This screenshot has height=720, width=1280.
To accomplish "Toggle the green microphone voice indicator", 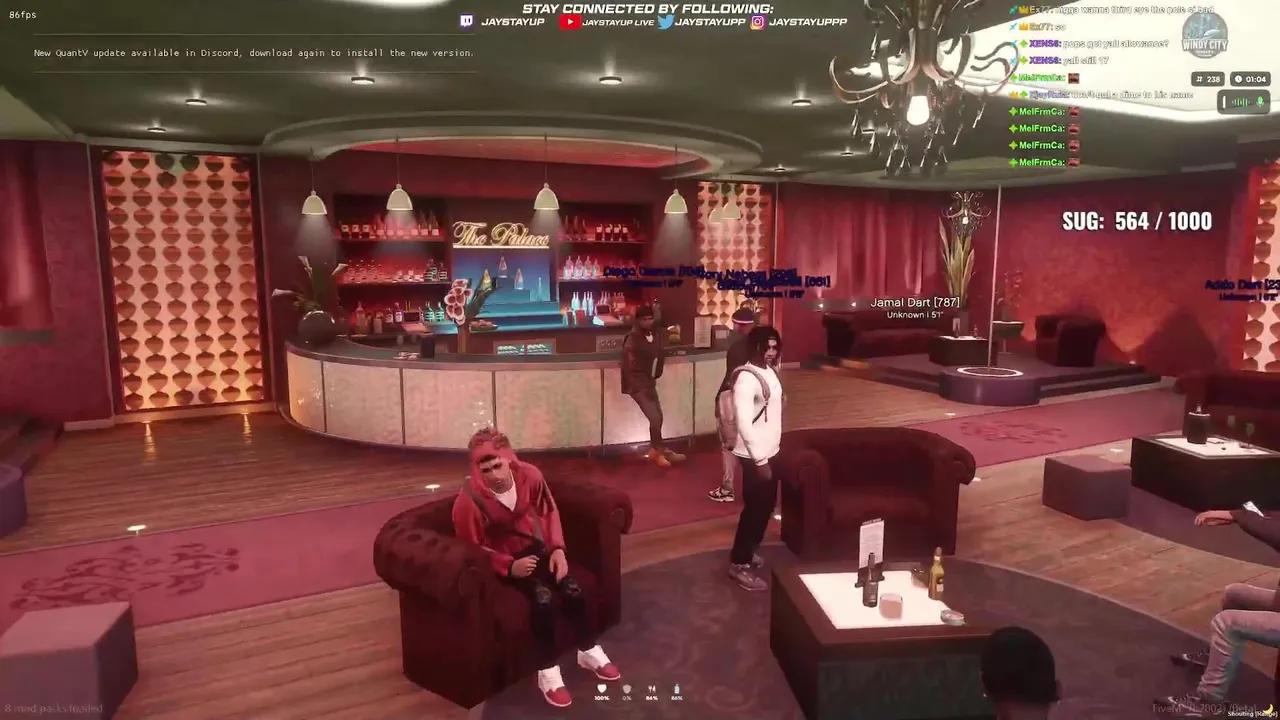I will pyautogui.click(x=1259, y=101).
